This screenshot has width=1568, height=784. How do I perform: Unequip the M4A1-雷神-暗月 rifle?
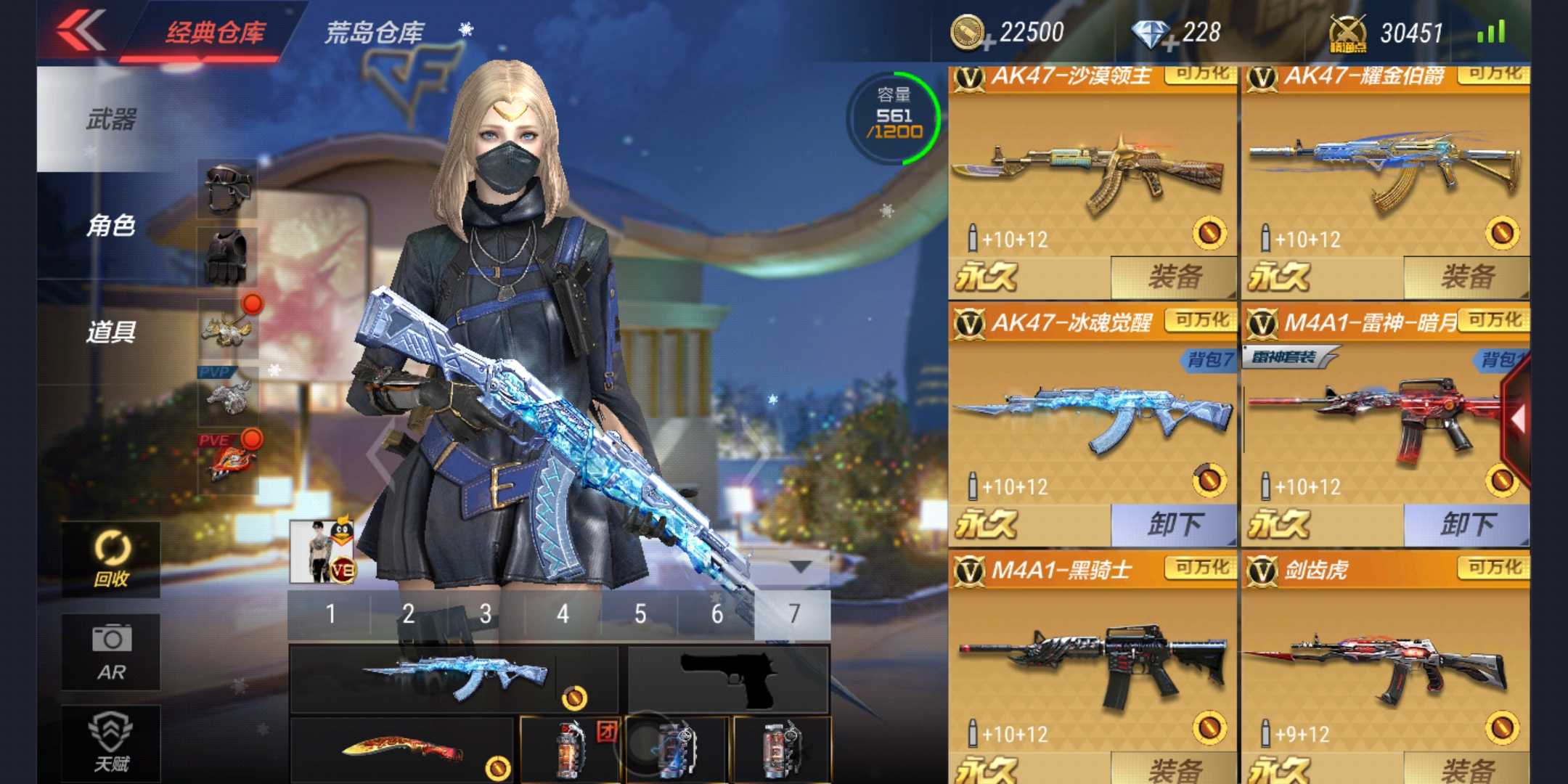click(1467, 524)
